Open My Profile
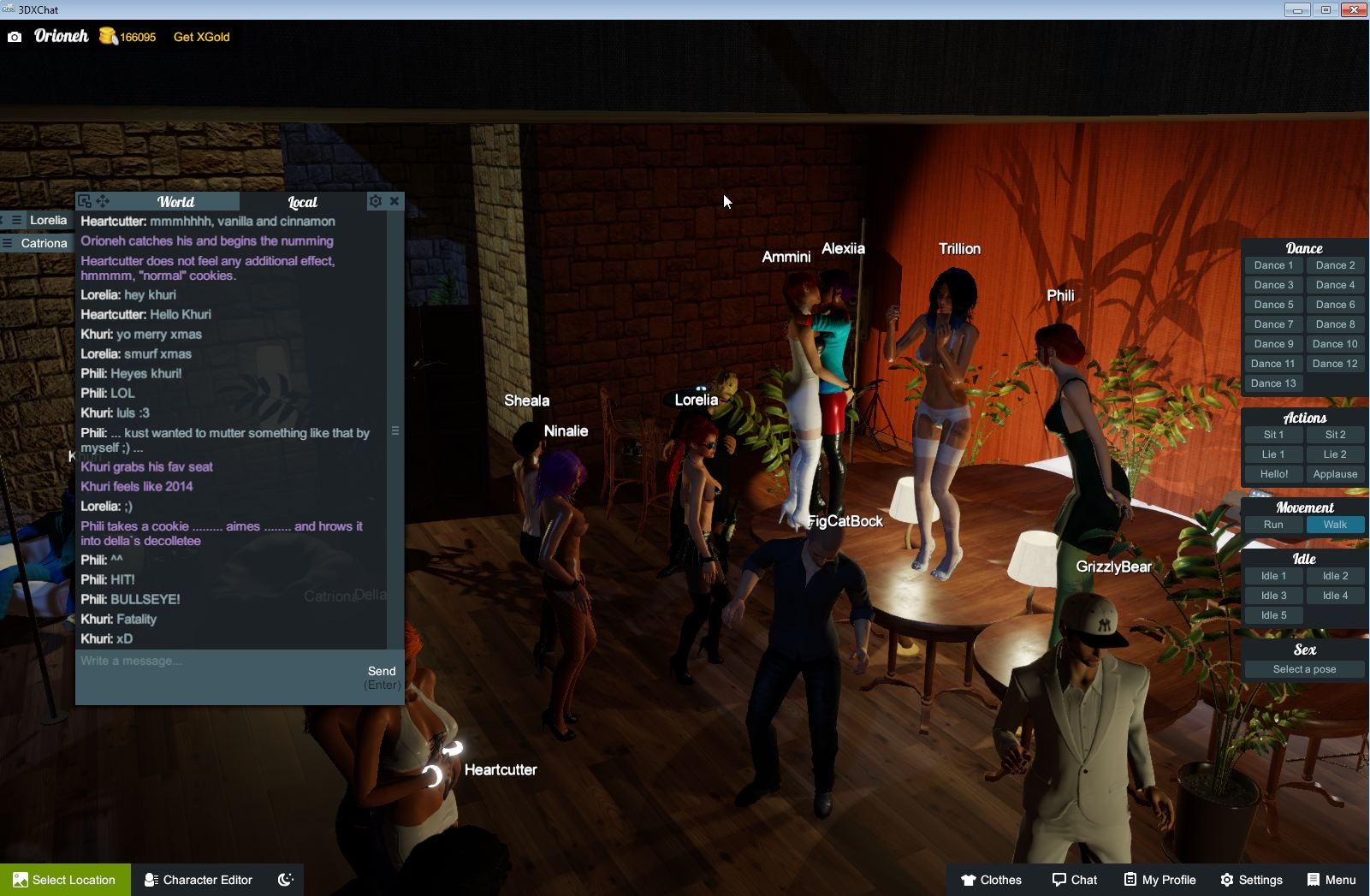The width and height of the screenshot is (1370, 896). (1159, 880)
